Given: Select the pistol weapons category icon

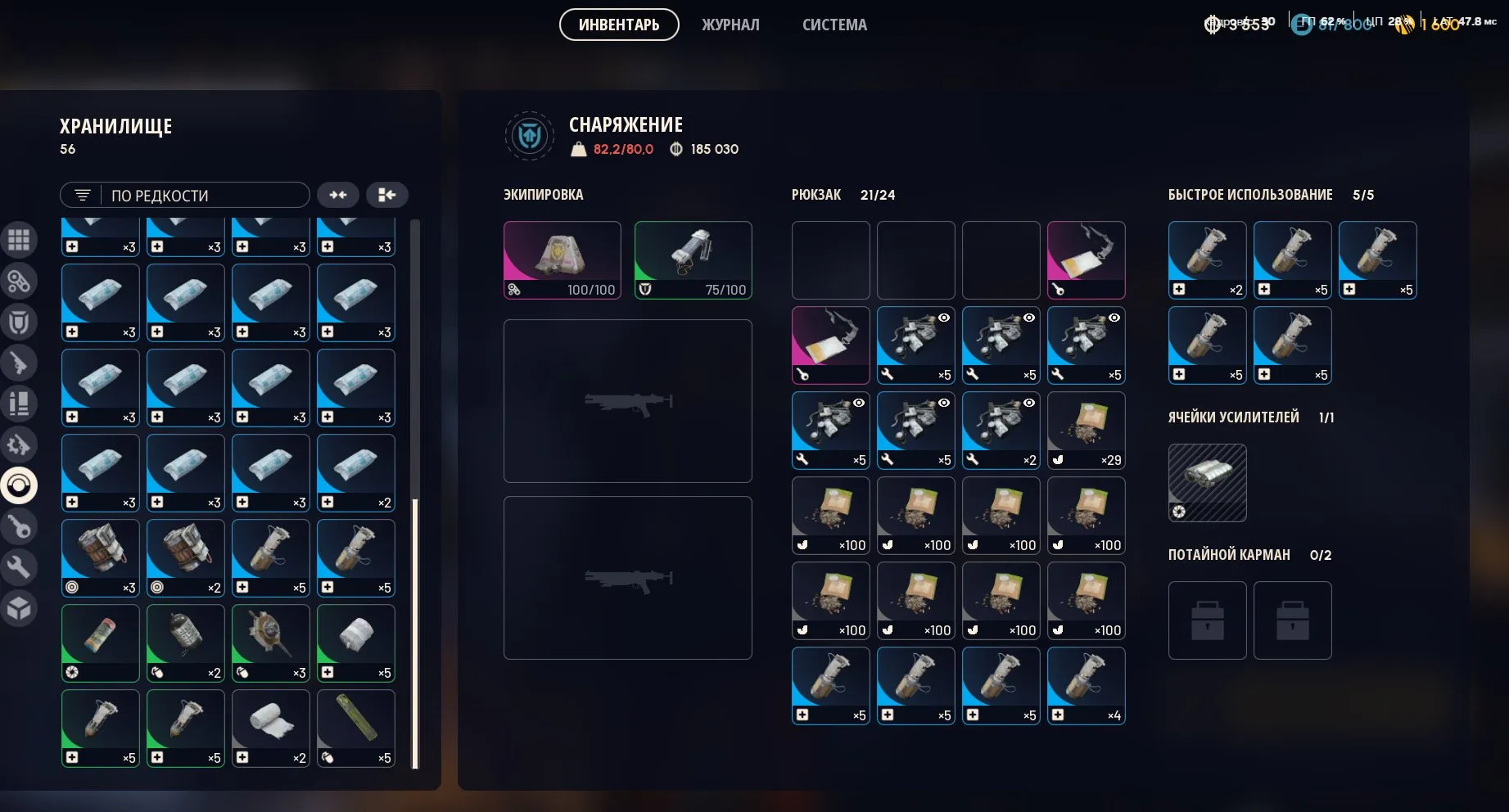Looking at the screenshot, I should (x=20, y=362).
